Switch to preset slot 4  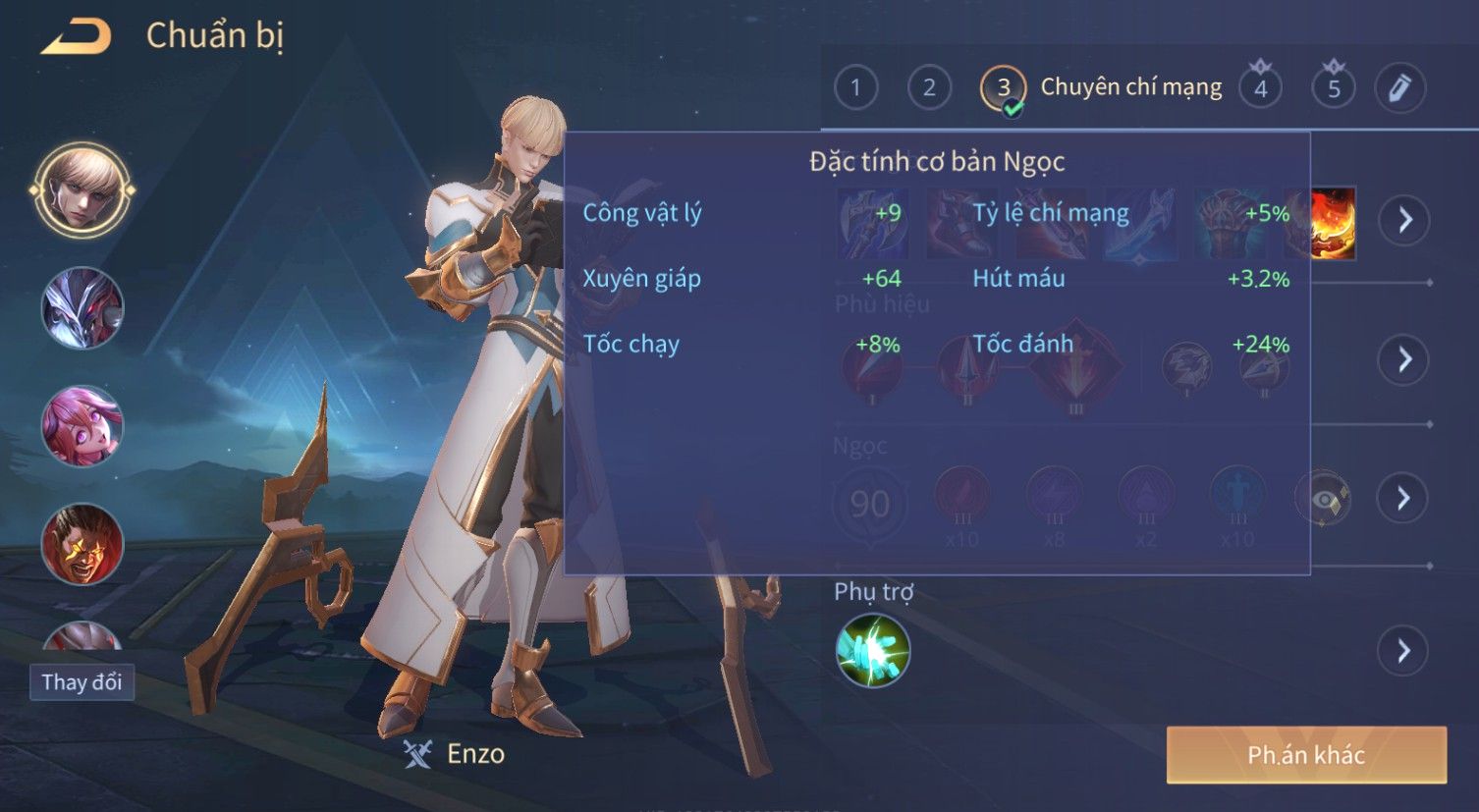pos(1260,88)
